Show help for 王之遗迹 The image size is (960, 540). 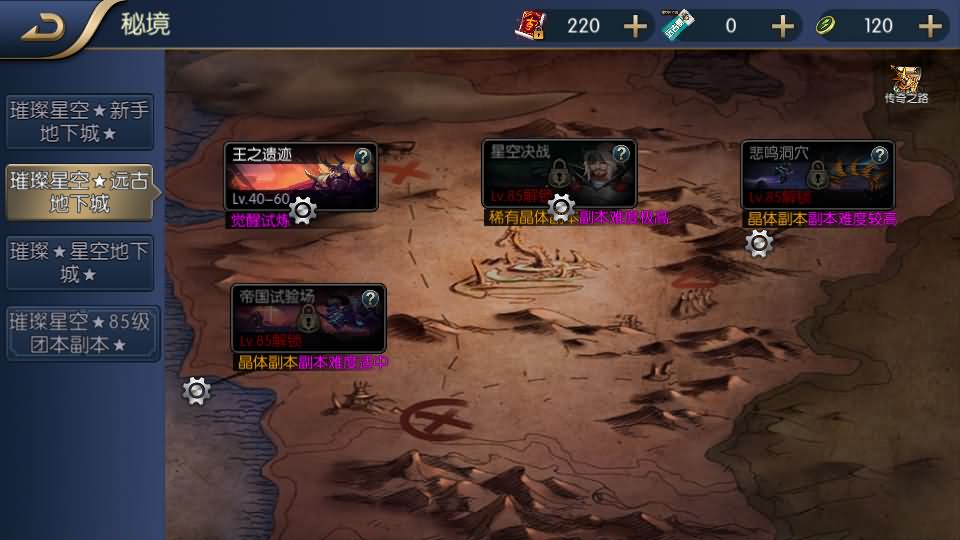[363, 155]
